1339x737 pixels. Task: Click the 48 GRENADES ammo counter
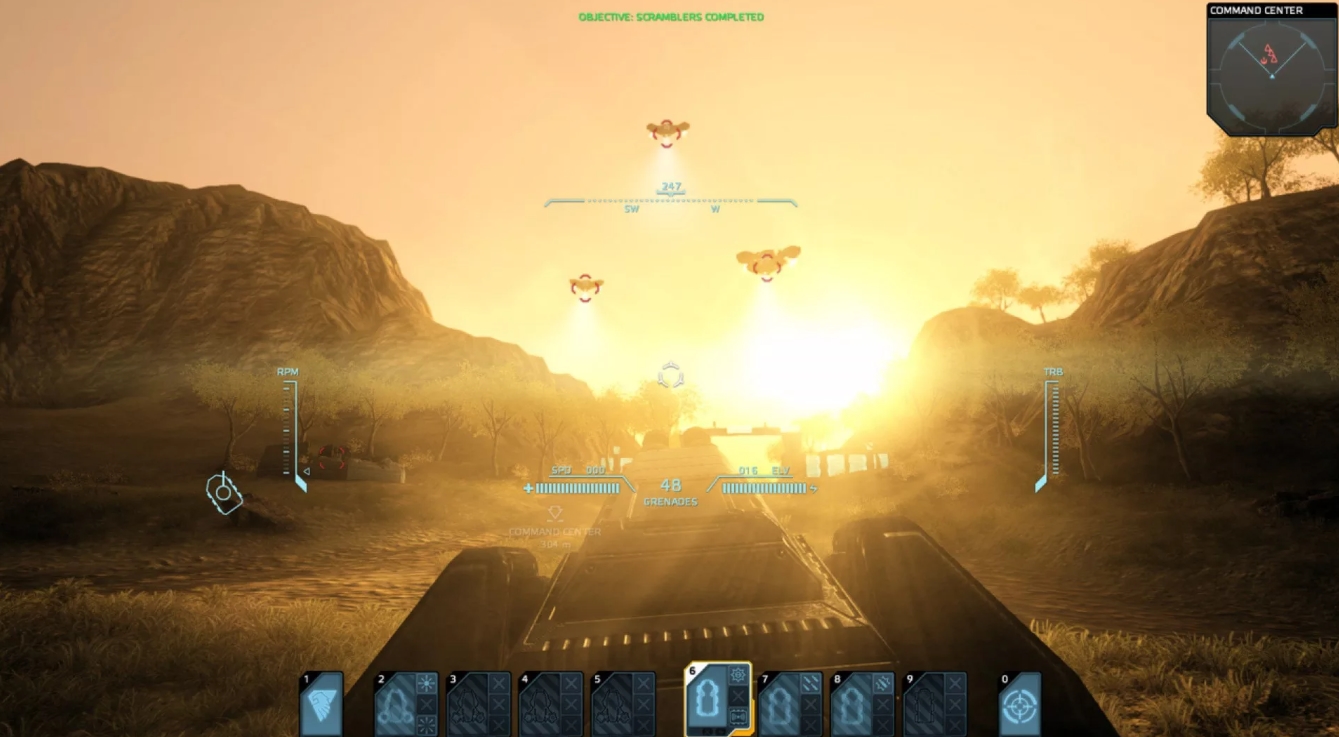click(672, 490)
